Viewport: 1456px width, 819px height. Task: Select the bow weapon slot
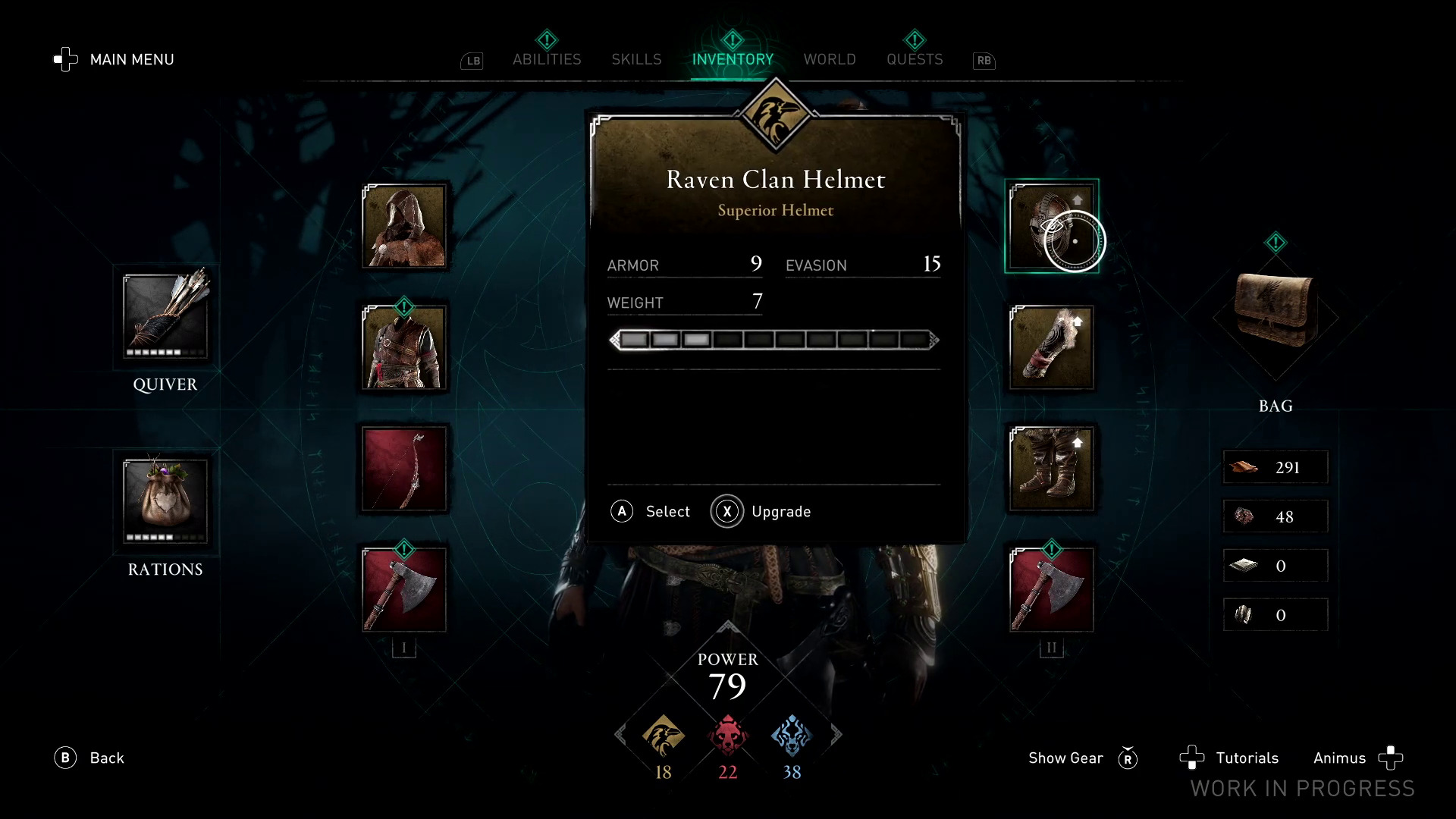(x=404, y=469)
